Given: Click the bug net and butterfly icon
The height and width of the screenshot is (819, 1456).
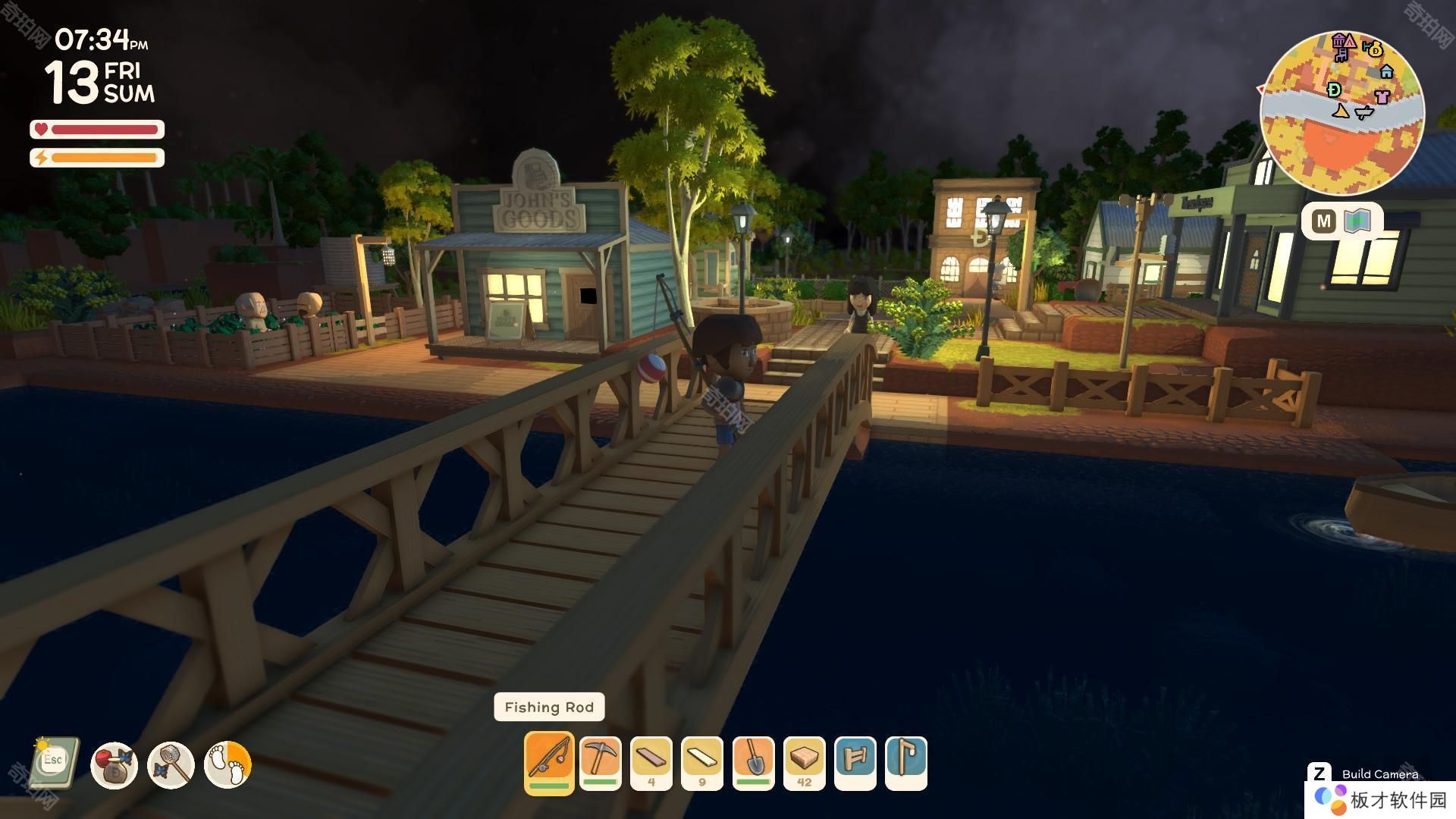Looking at the screenshot, I should (171, 765).
